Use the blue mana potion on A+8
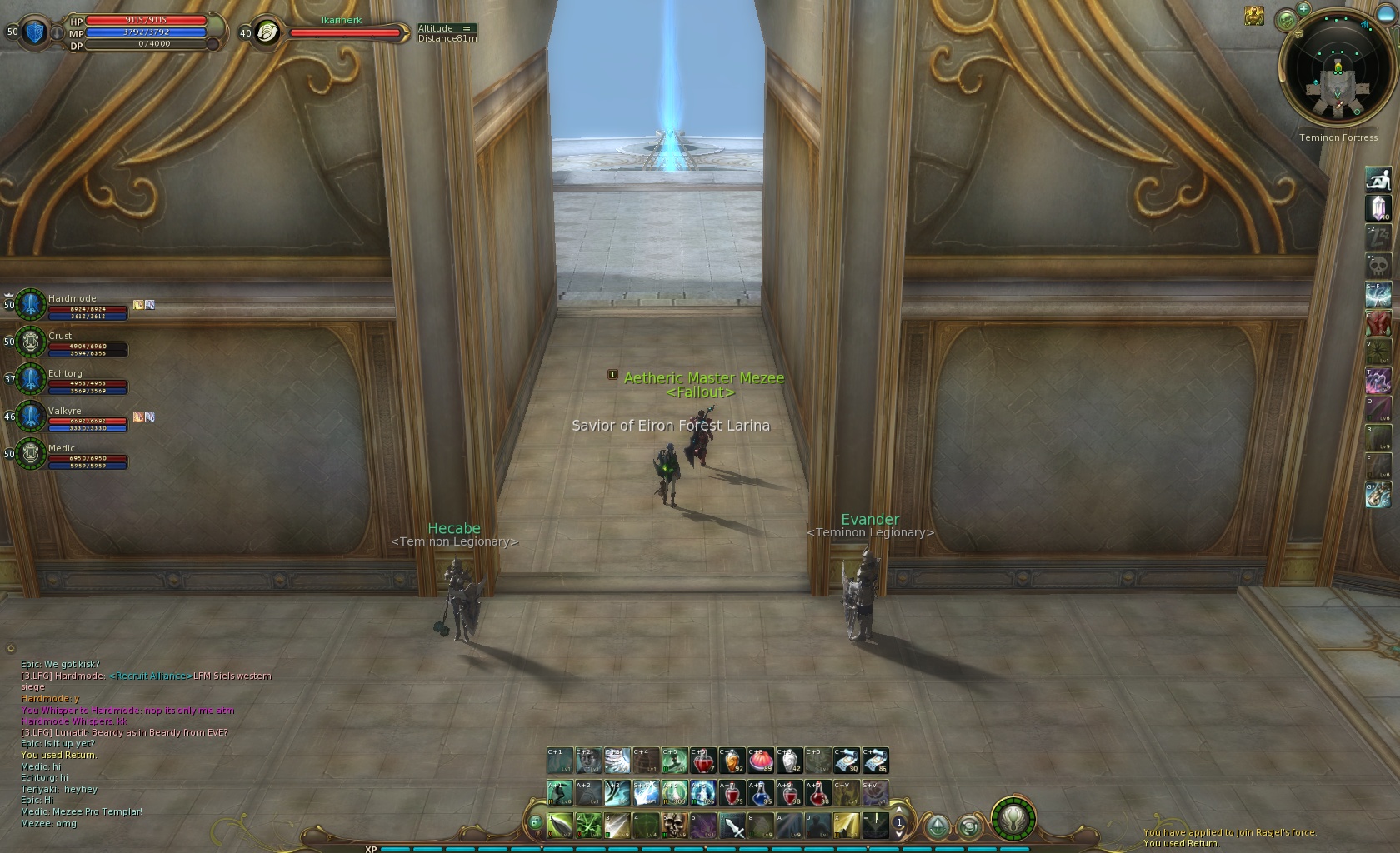Image resolution: width=1400 pixels, height=853 pixels. 760,793
